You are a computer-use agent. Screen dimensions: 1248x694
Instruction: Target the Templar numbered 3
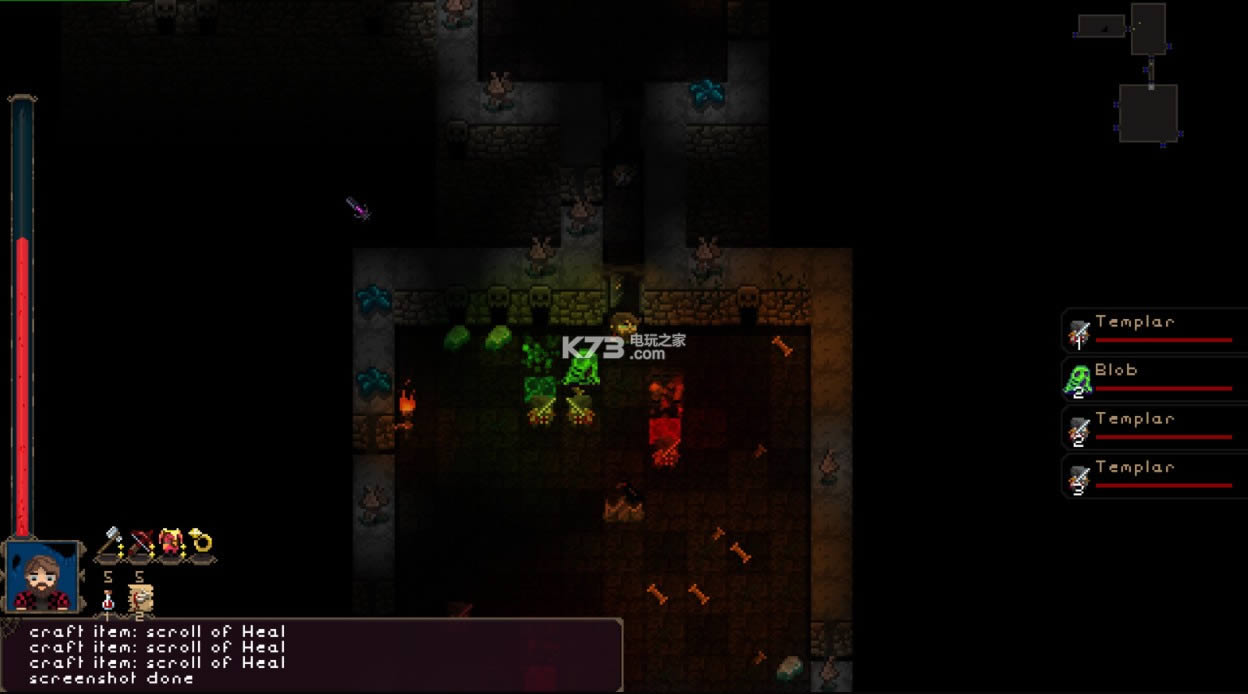[1154, 476]
